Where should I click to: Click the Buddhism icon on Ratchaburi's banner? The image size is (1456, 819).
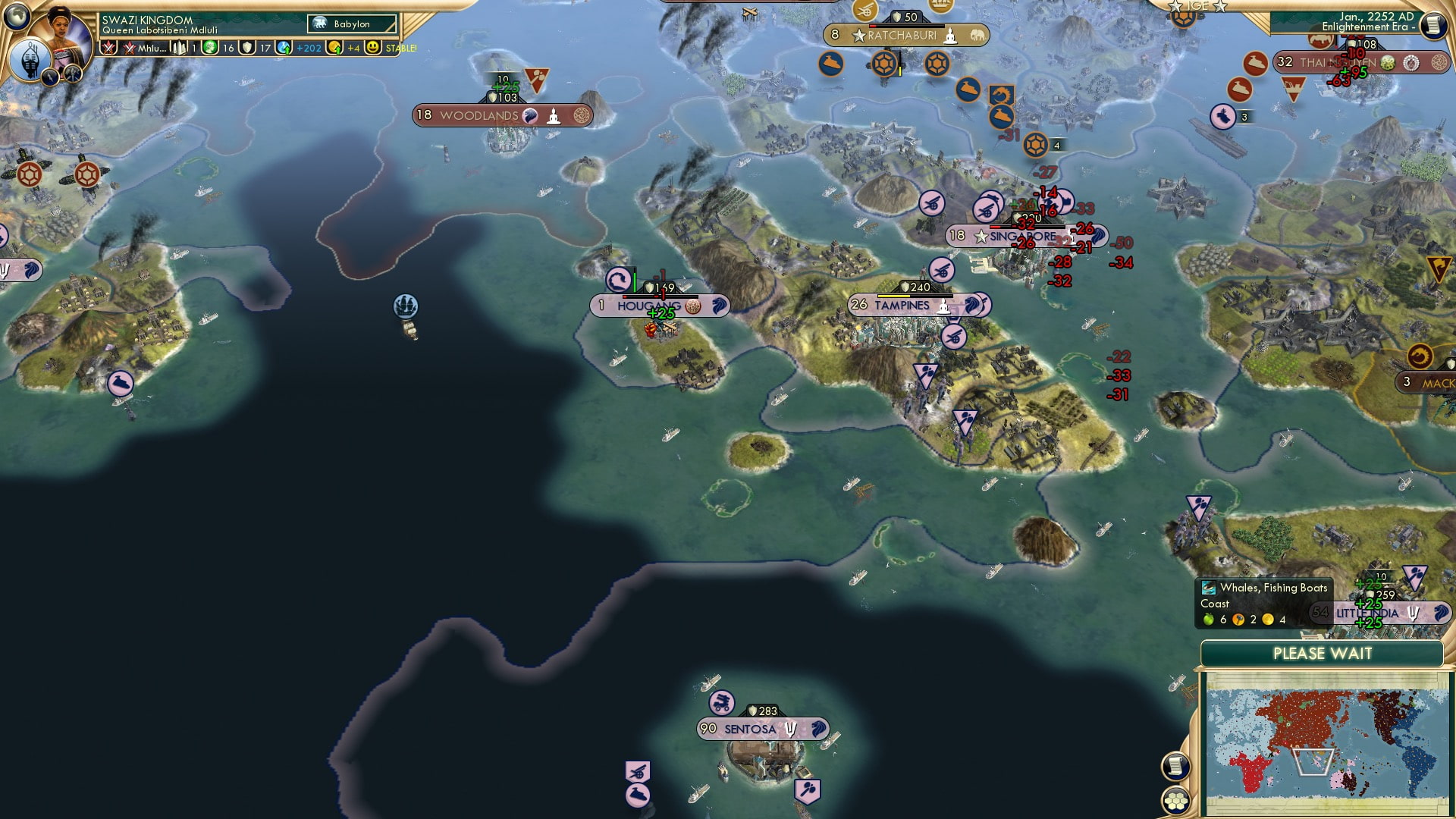coord(949,35)
